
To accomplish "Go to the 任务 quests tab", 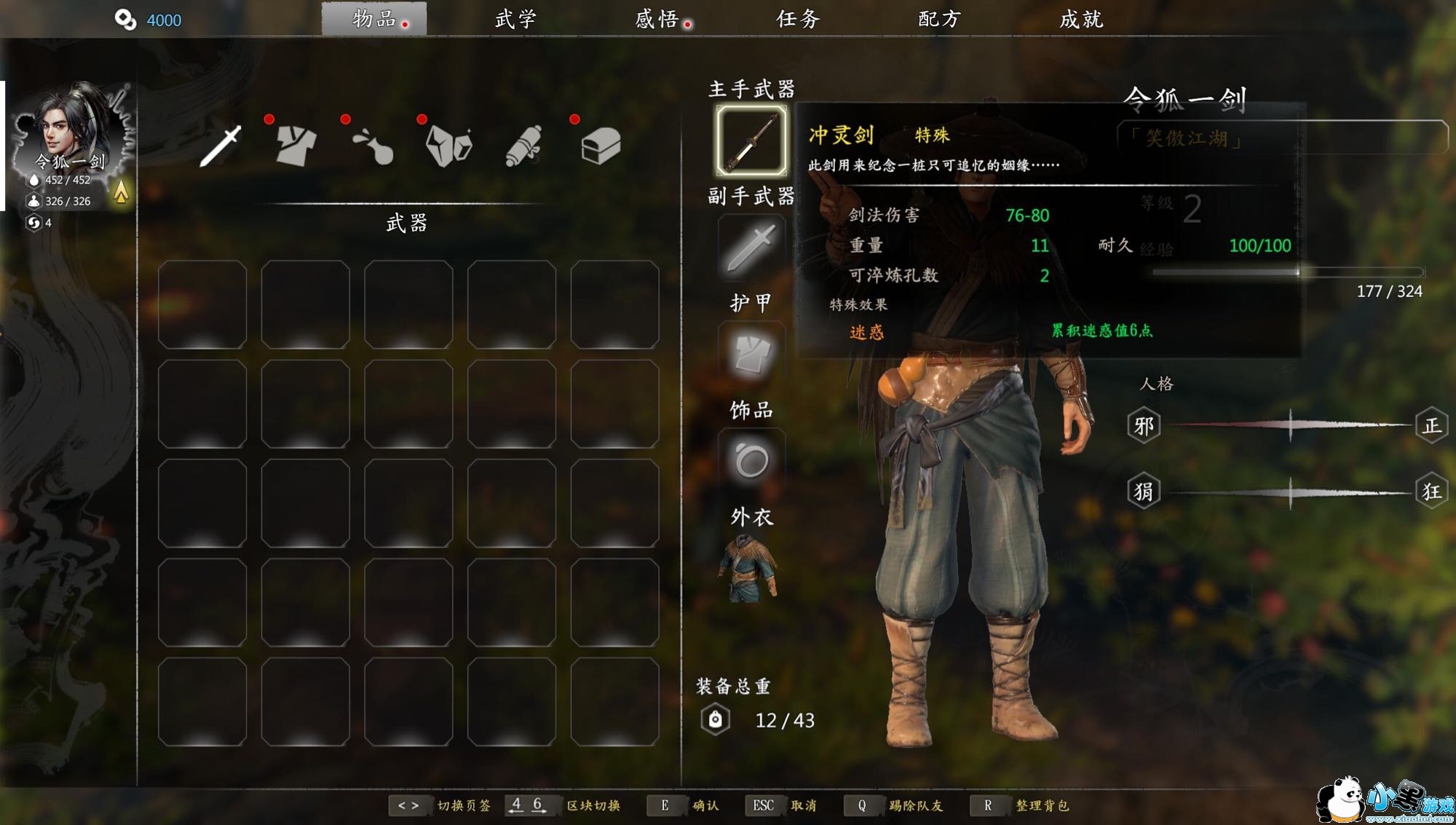I will (x=798, y=19).
